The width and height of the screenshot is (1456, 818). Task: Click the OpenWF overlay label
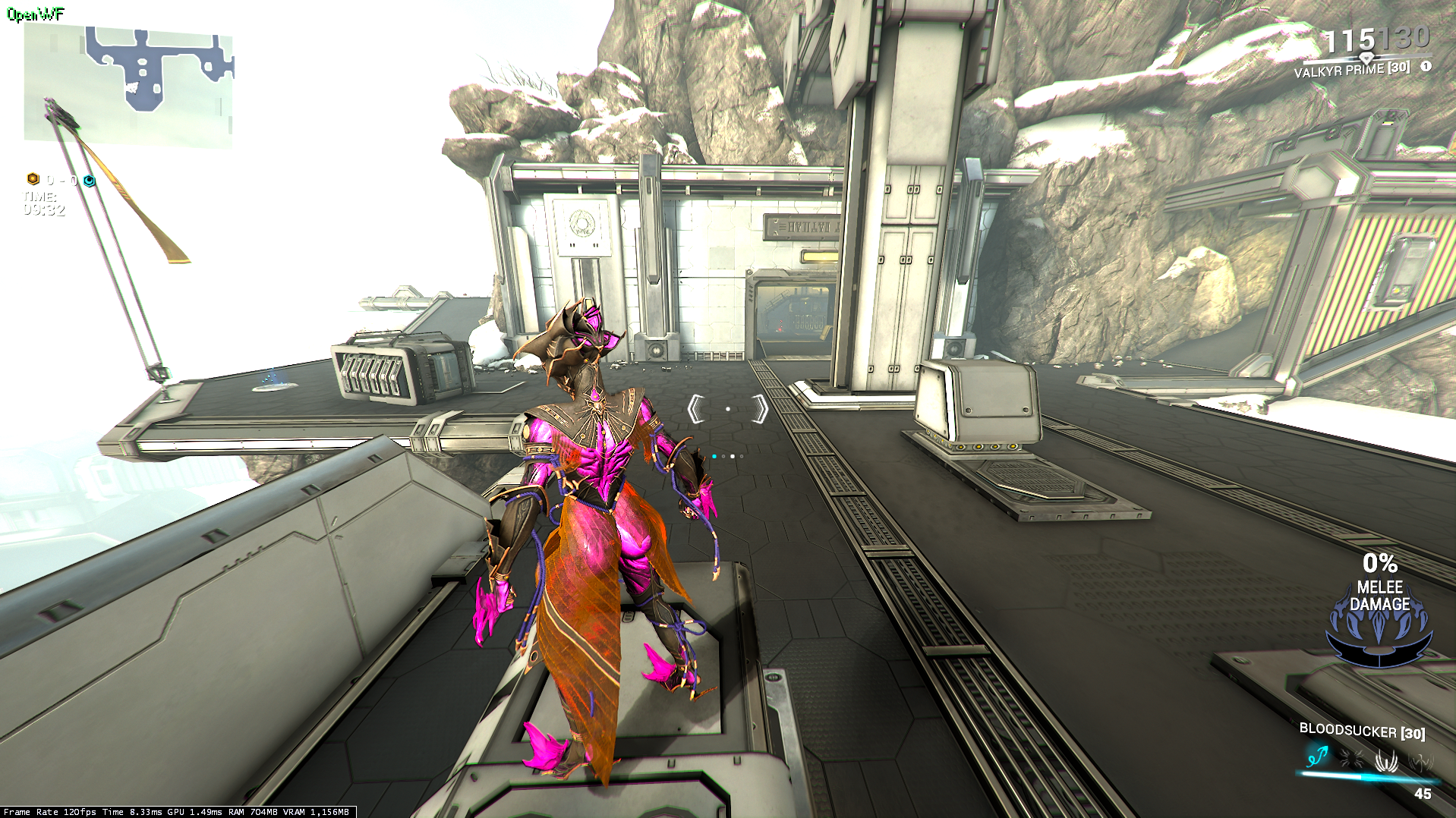tap(36, 14)
